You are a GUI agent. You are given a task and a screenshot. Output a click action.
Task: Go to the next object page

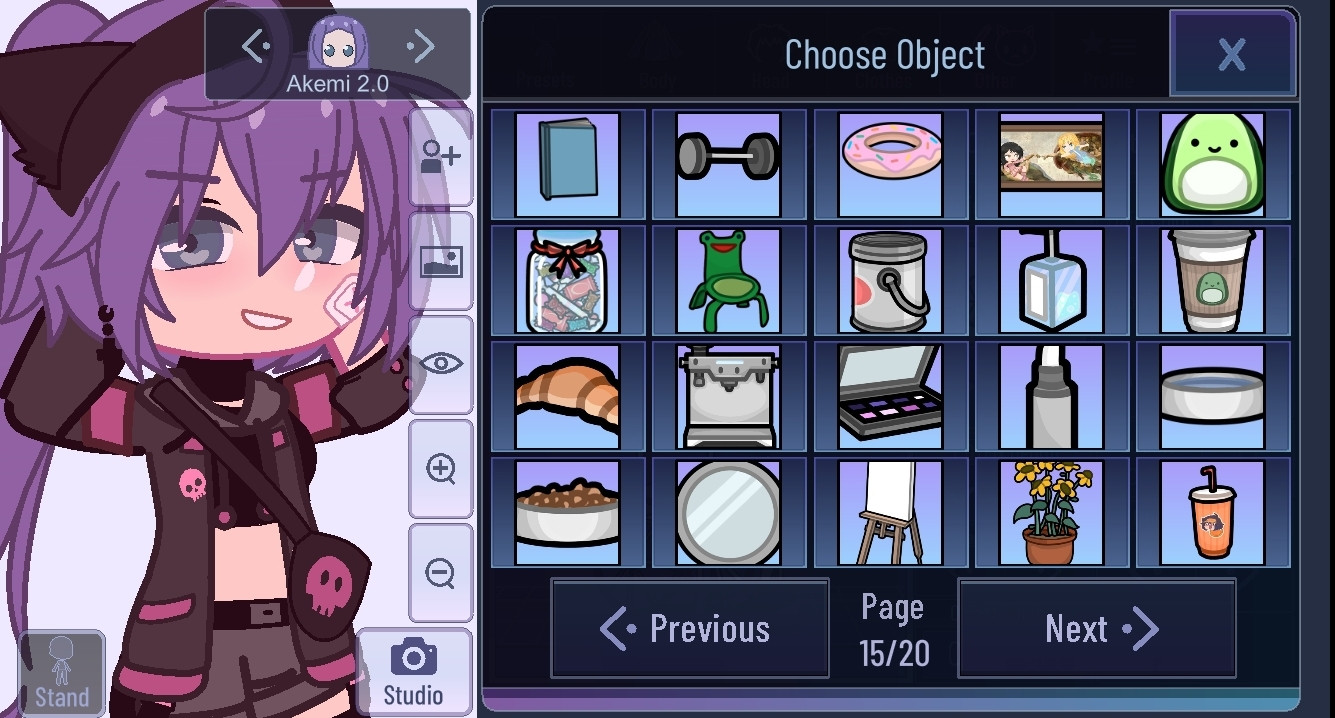pos(1097,629)
